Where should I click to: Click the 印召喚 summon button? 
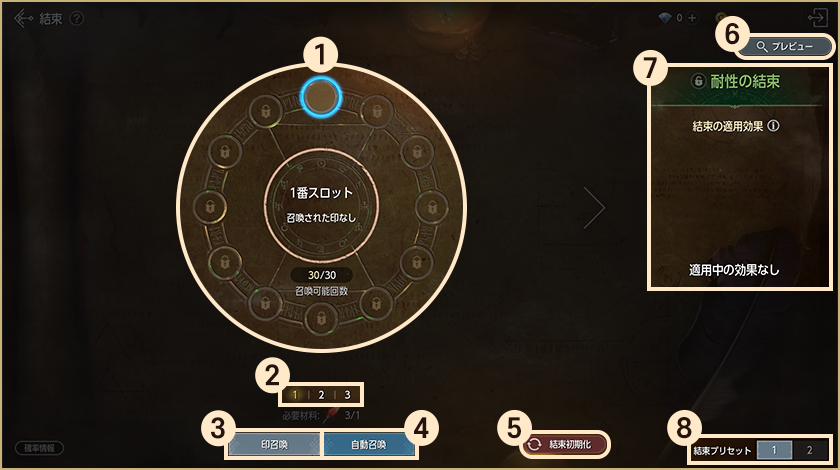[274, 443]
